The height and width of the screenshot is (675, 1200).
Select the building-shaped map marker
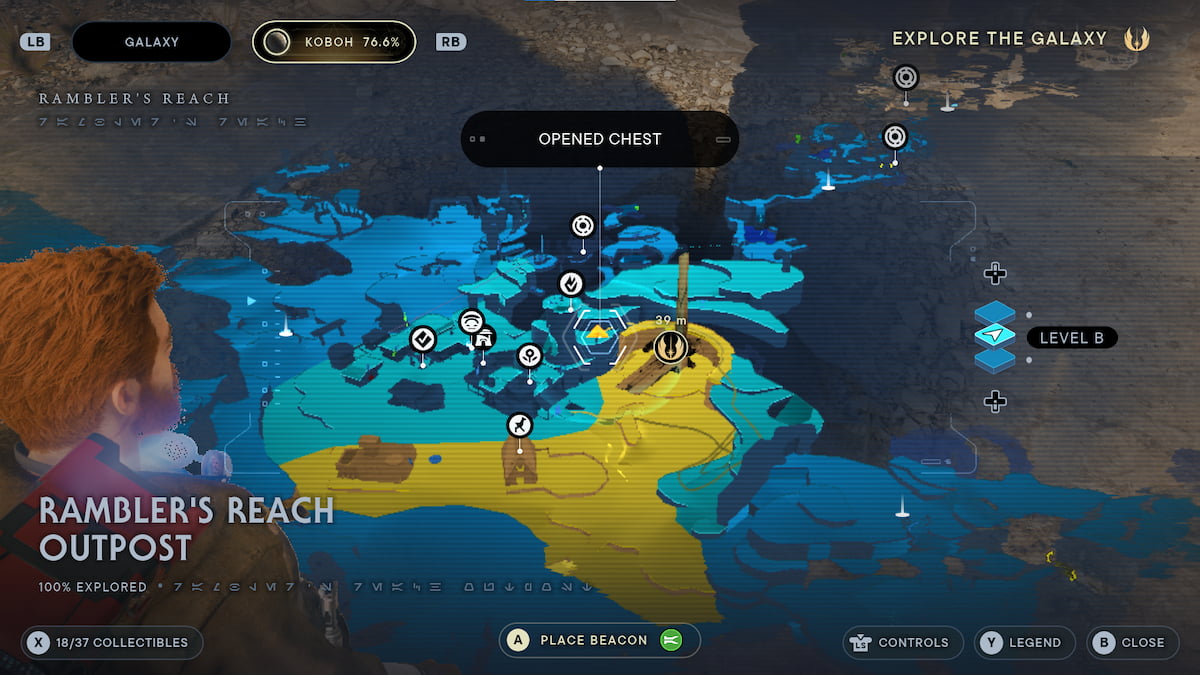(486, 338)
